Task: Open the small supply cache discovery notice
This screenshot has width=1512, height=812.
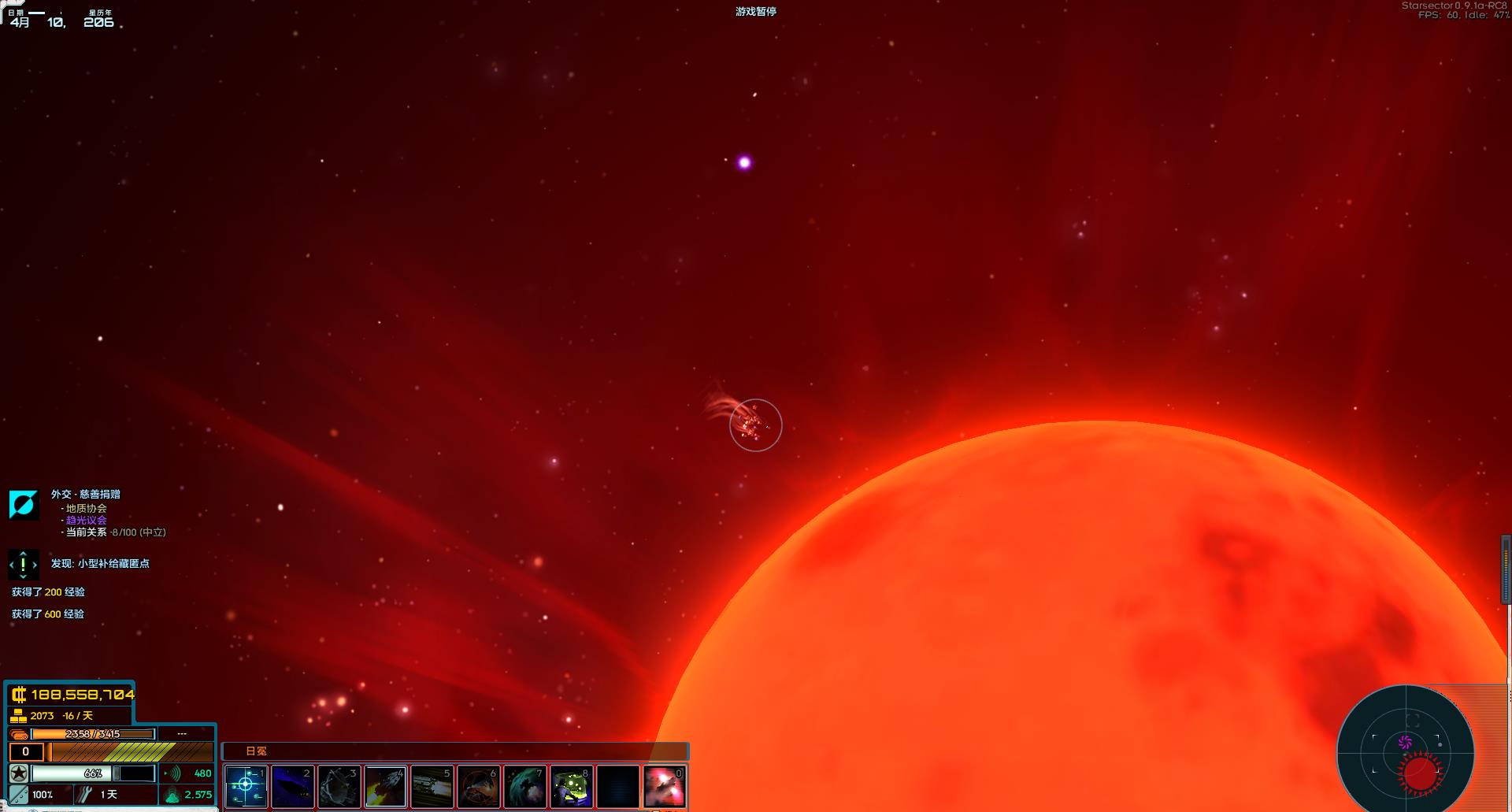Action: pos(100,564)
